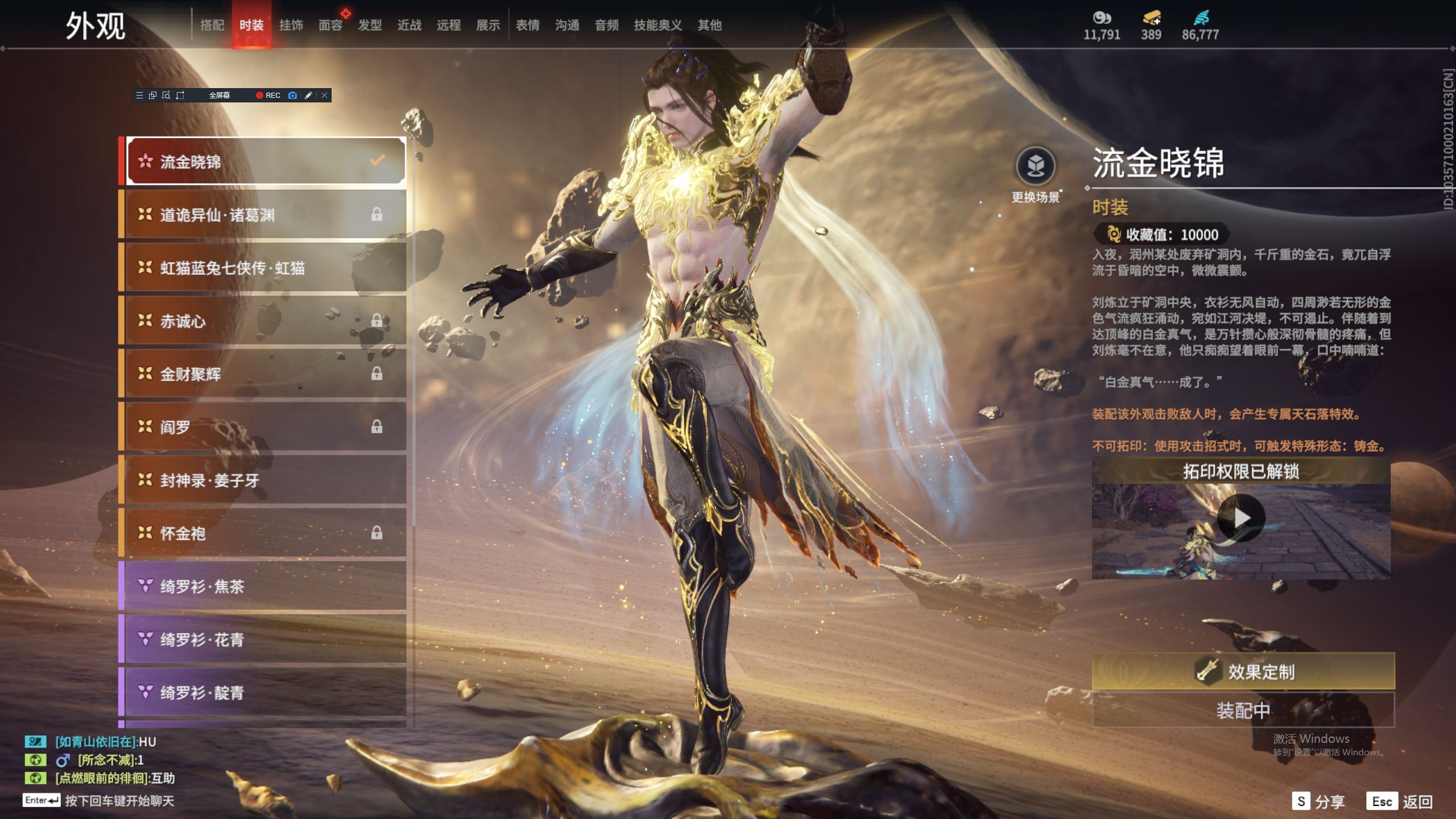Play the outfit preview video

tap(1241, 518)
